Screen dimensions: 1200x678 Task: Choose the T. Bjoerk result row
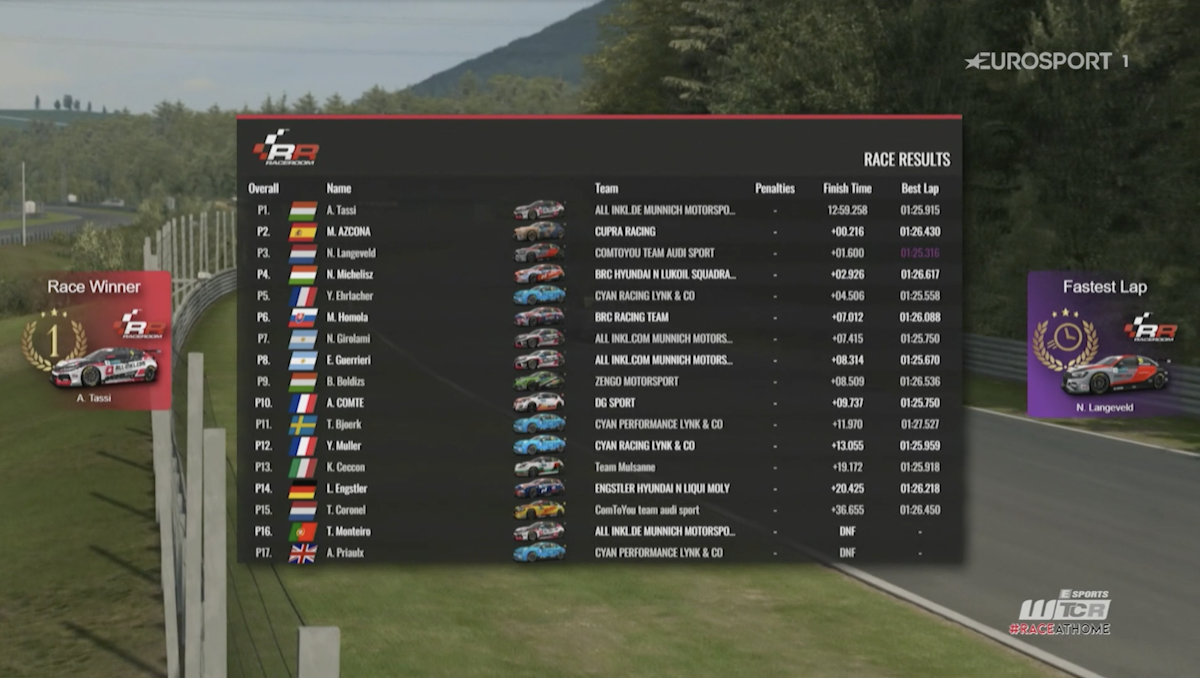599,424
